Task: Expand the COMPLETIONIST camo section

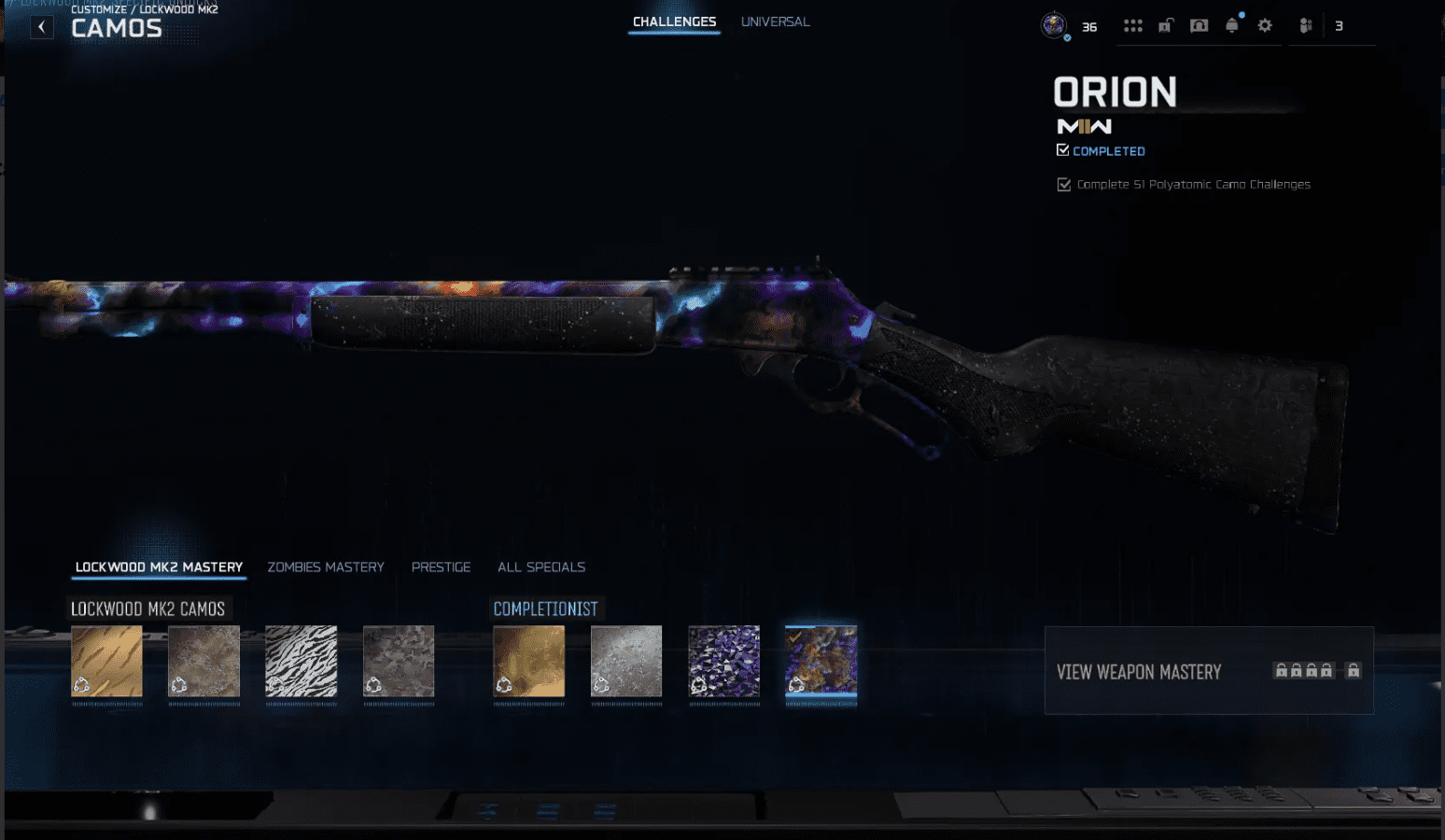Action: coord(547,609)
